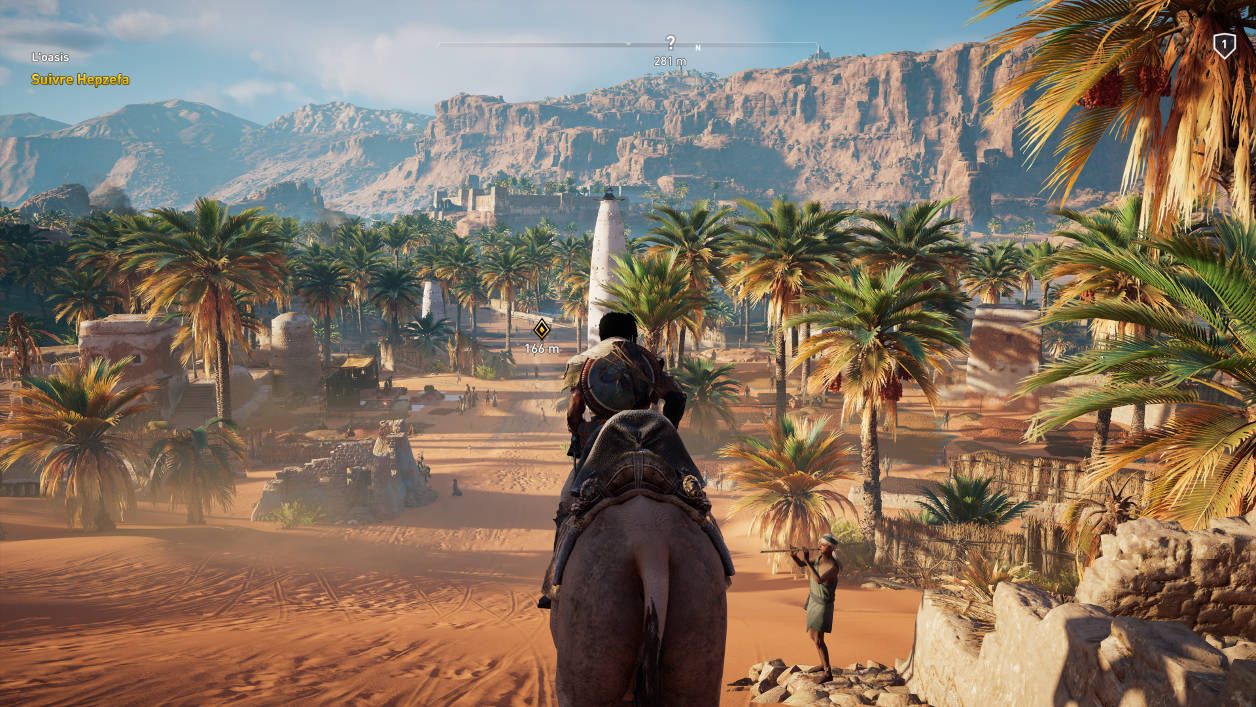Image resolution: width=1256 pixels, height=707 pixels.
Task: Click the level shield badge icon
Action: [1224, 45]
